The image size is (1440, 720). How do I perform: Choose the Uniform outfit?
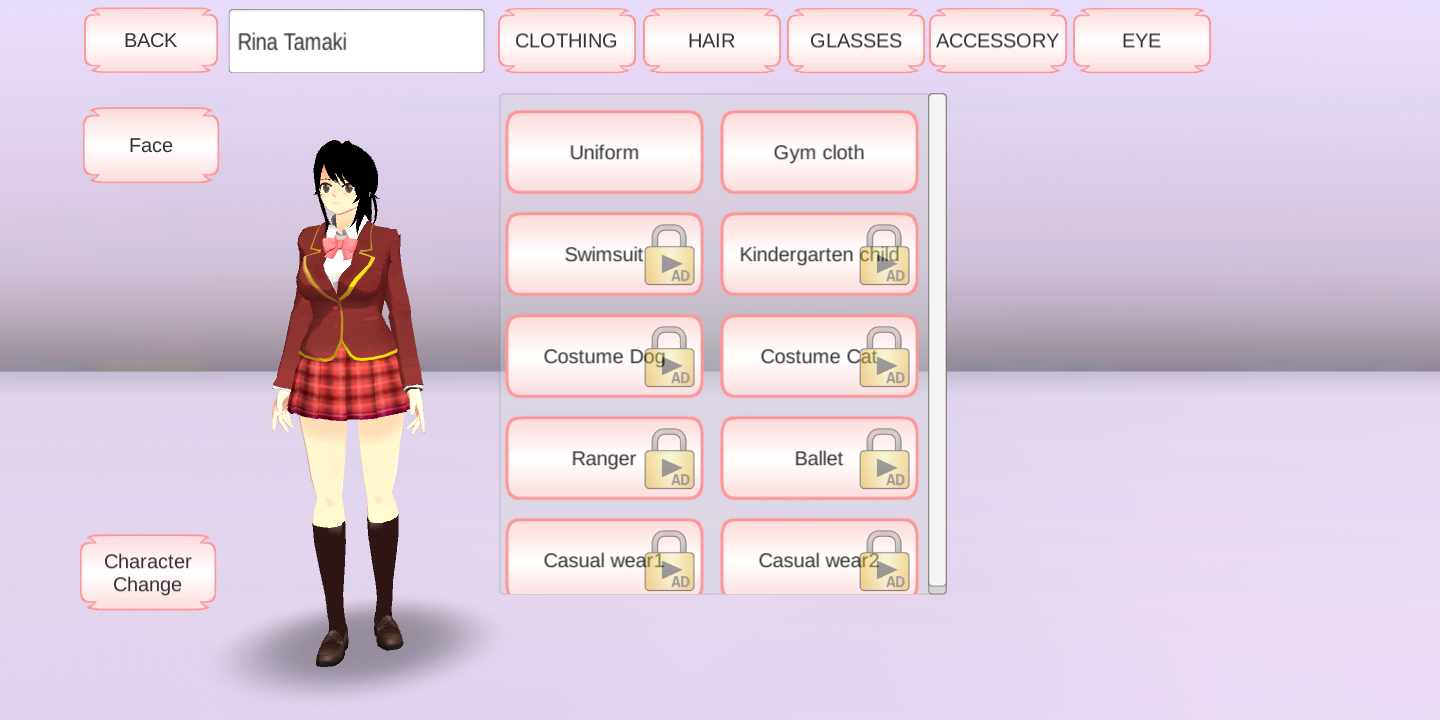604,153
